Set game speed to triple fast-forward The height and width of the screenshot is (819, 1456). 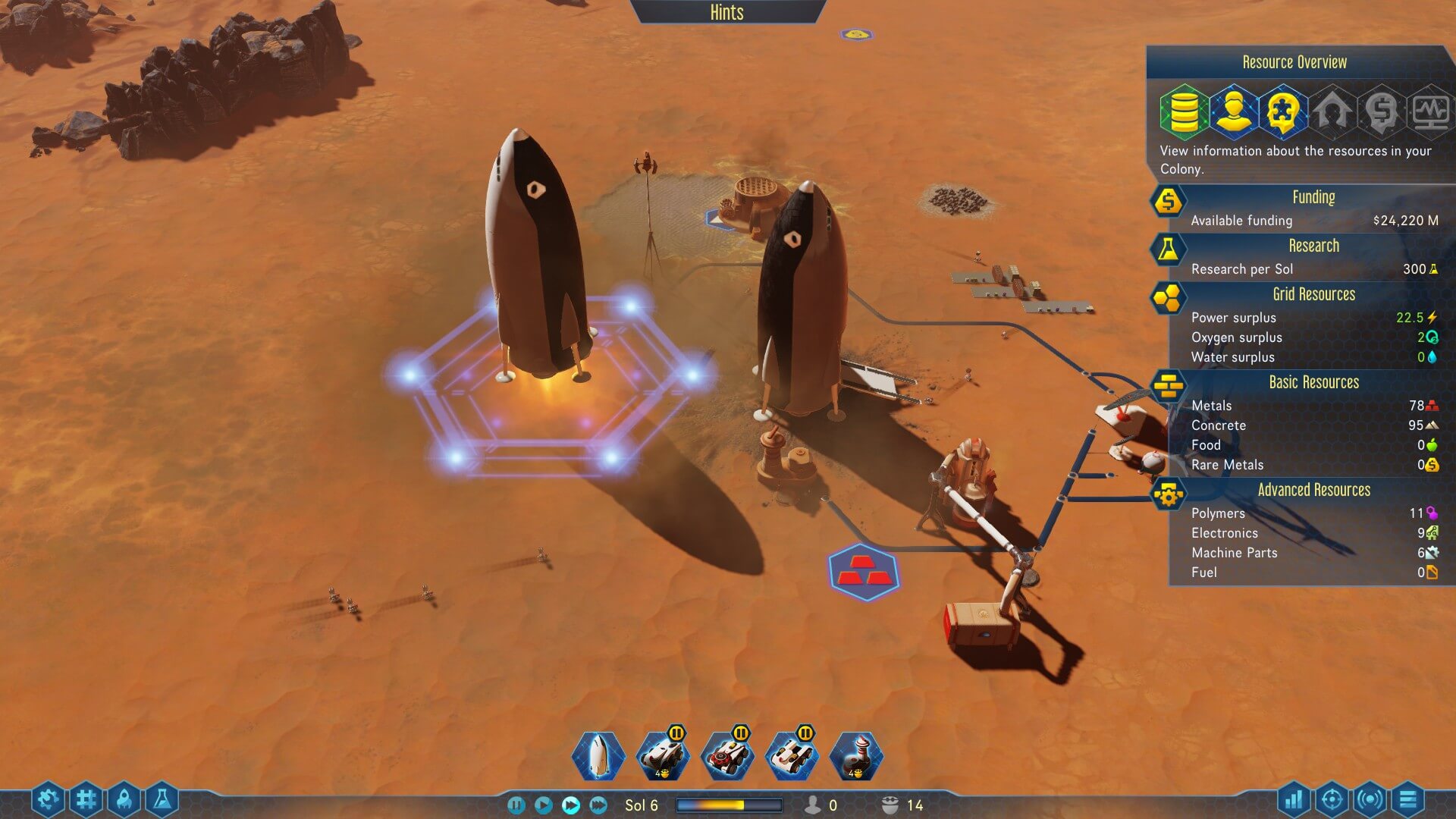point(598,805)
